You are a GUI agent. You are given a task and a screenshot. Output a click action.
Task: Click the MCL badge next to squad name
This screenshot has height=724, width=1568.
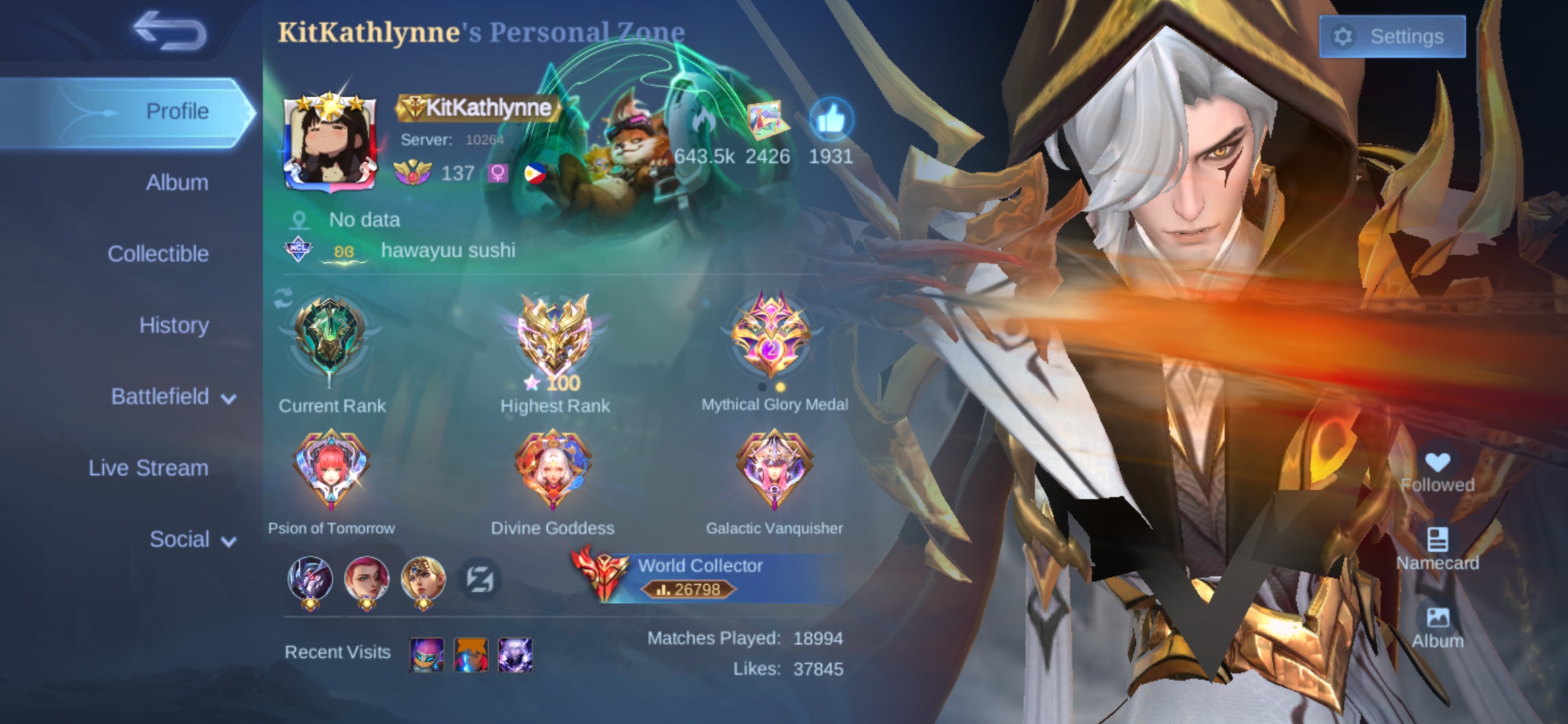pyautogui.click(x=297, y=250)
